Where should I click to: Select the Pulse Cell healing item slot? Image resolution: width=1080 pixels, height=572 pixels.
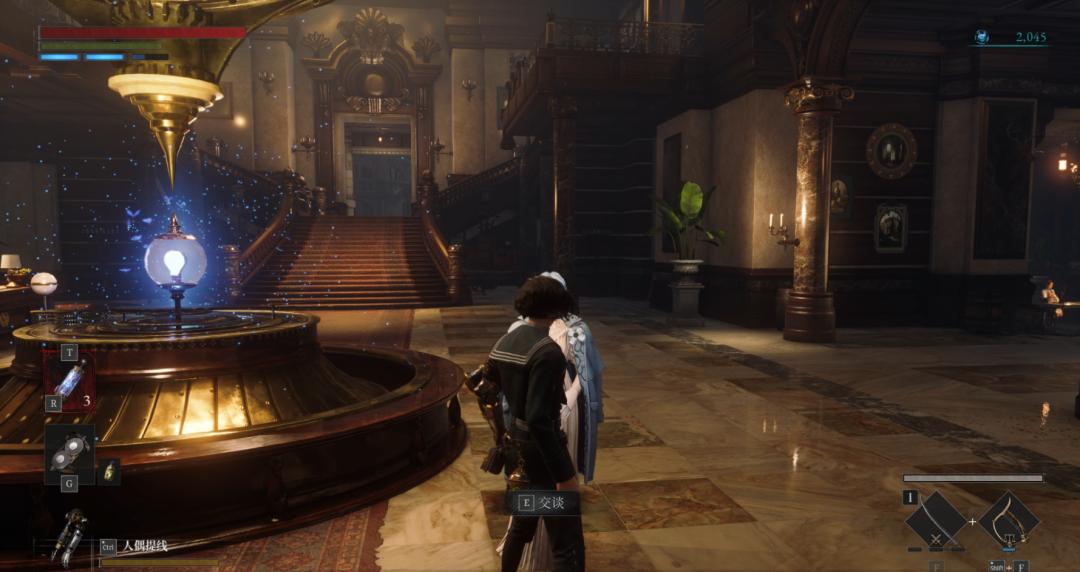70,382
